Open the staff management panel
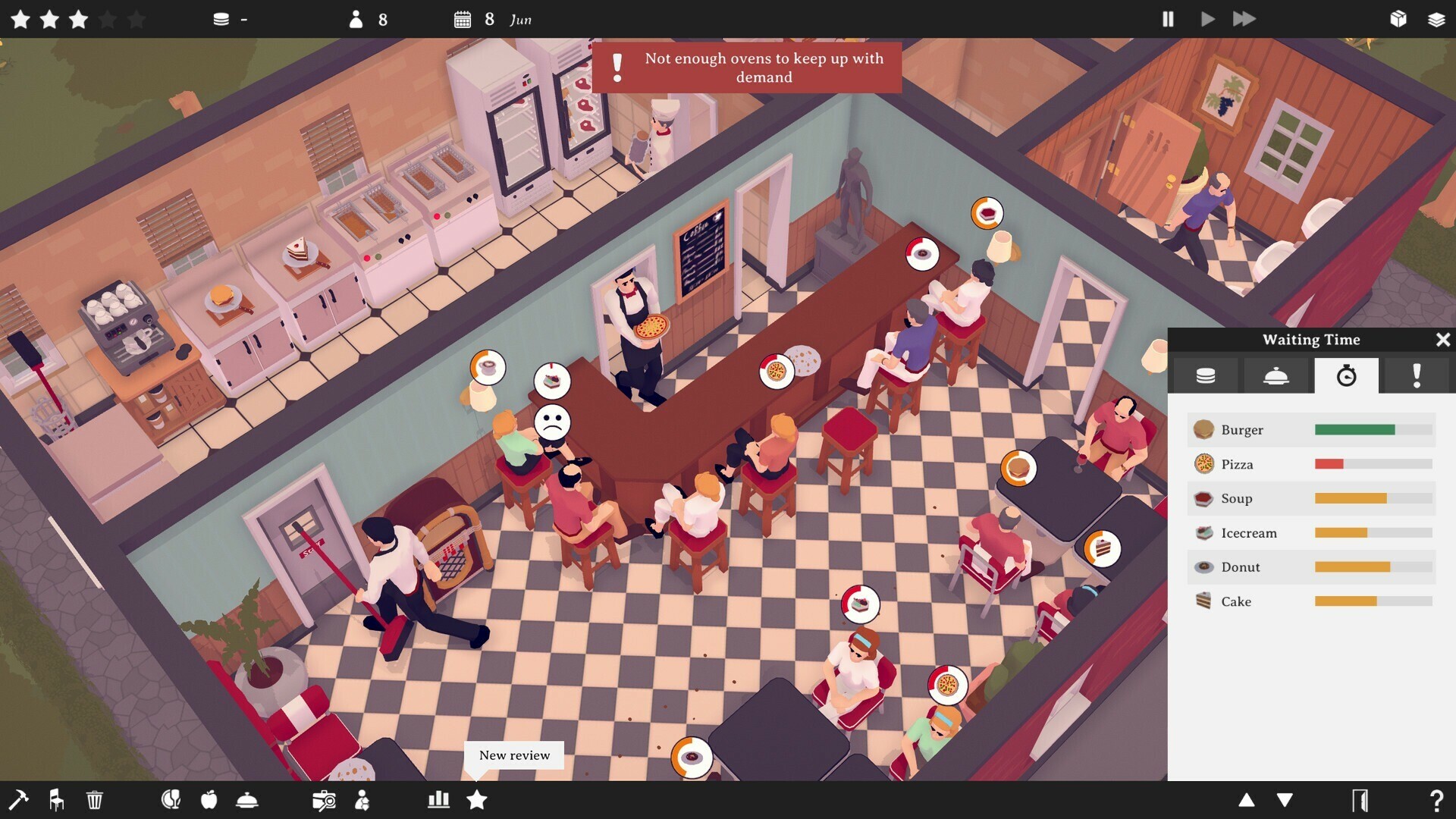This screenshot has width=1456, height=819. (x=363, y=800)
